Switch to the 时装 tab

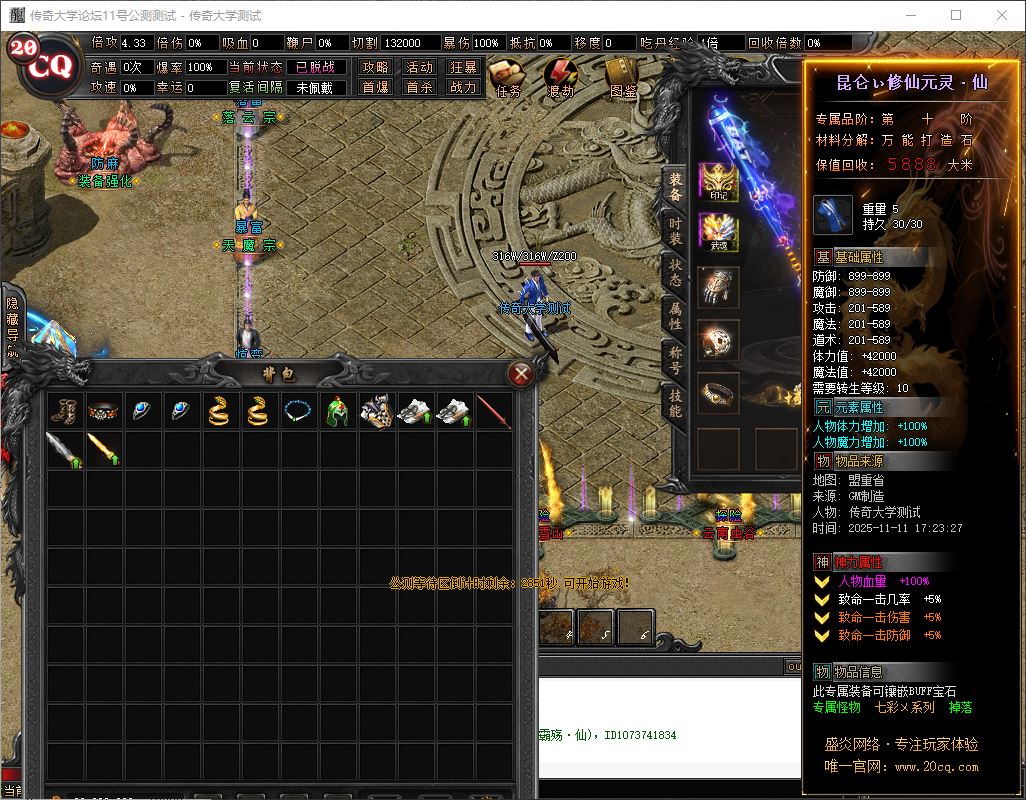tap(675, 232)
